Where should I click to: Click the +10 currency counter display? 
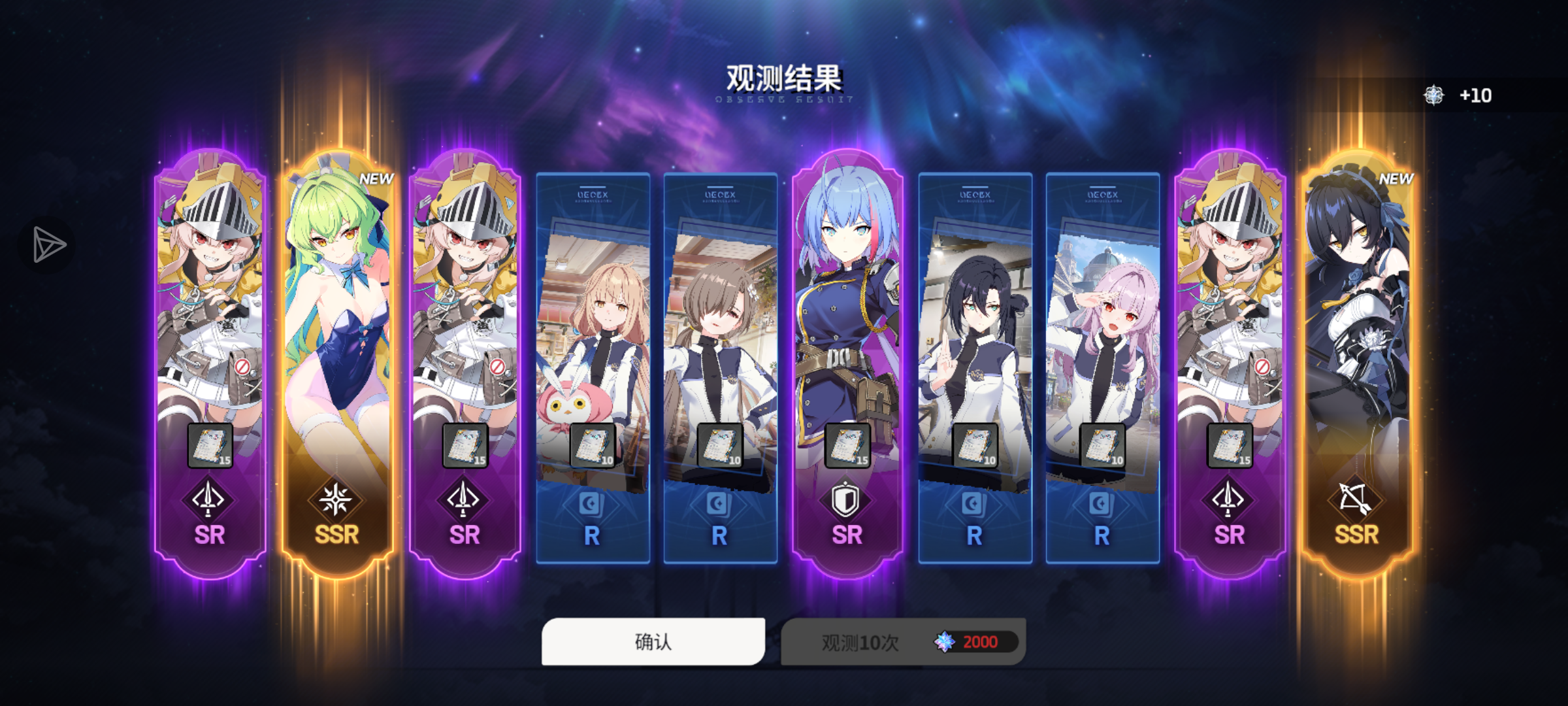coord(1476,95)
